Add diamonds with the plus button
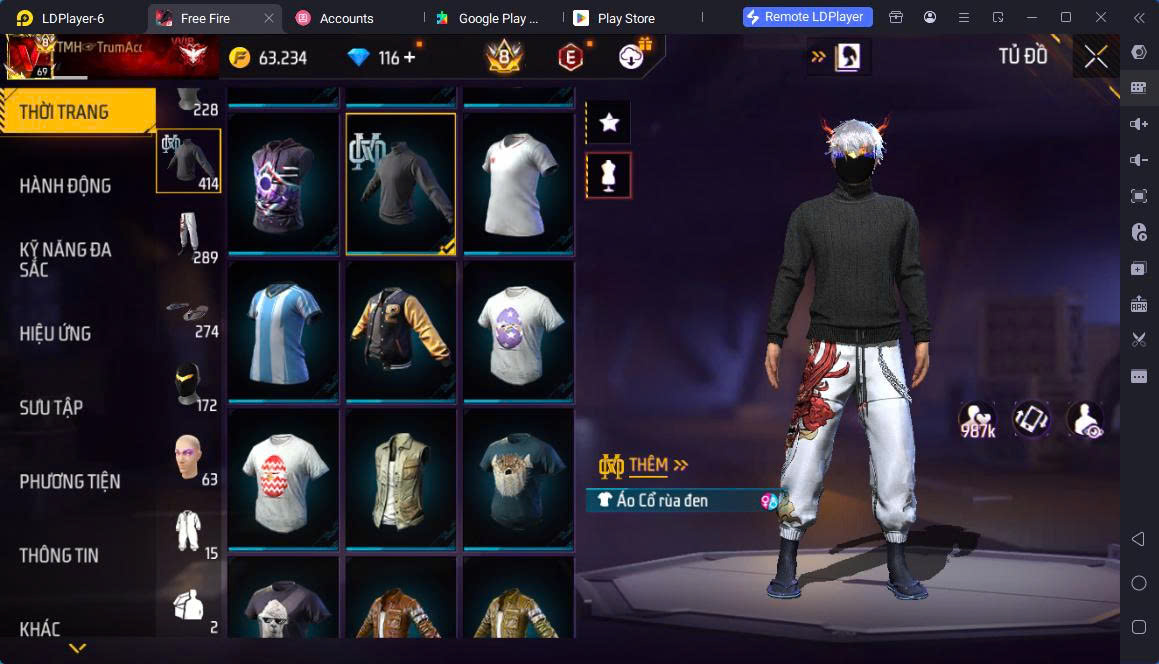Viewport: 1159px width, 664px height. click(x=409, y=58)
